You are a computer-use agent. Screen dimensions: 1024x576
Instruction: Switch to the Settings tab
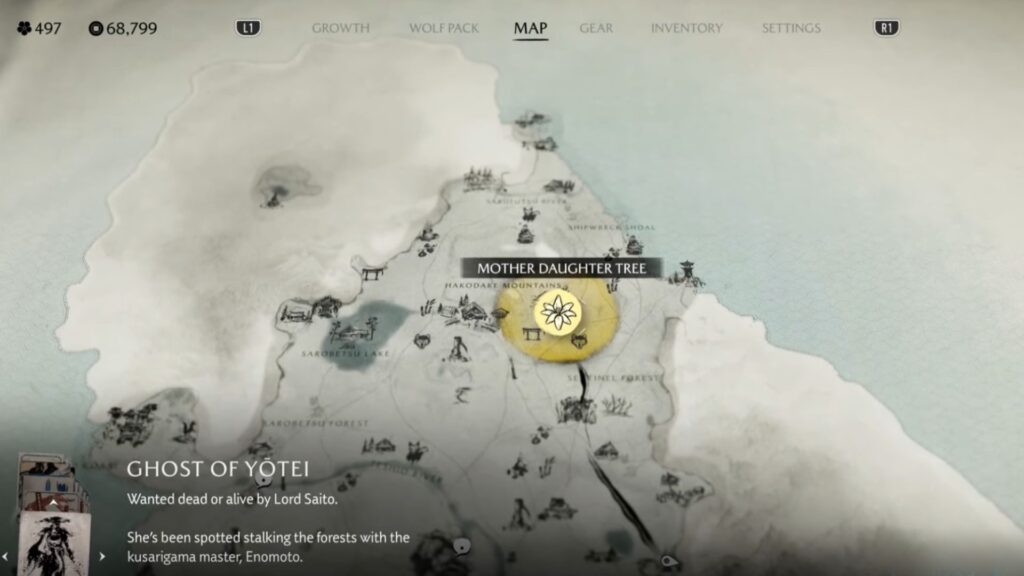pos(791,28)
